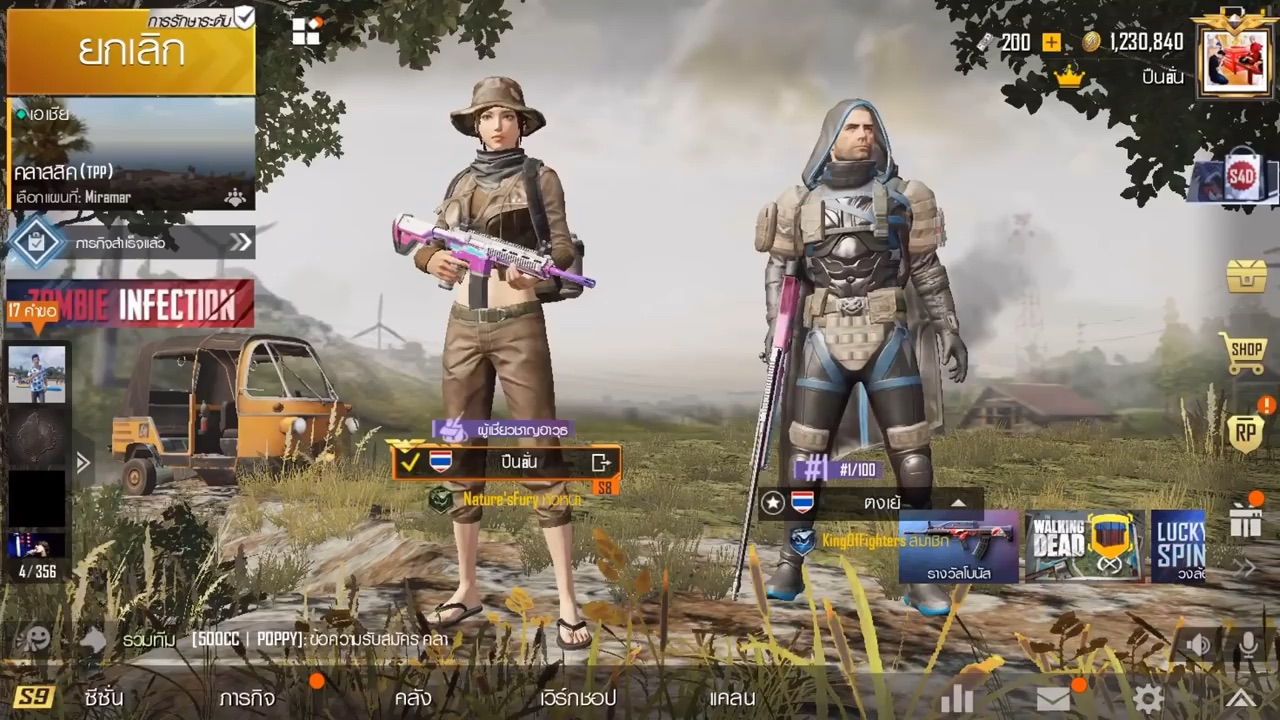
Task: Open the gift box rewards icon
Action: pyautogui.click(x=1246, y=521)
